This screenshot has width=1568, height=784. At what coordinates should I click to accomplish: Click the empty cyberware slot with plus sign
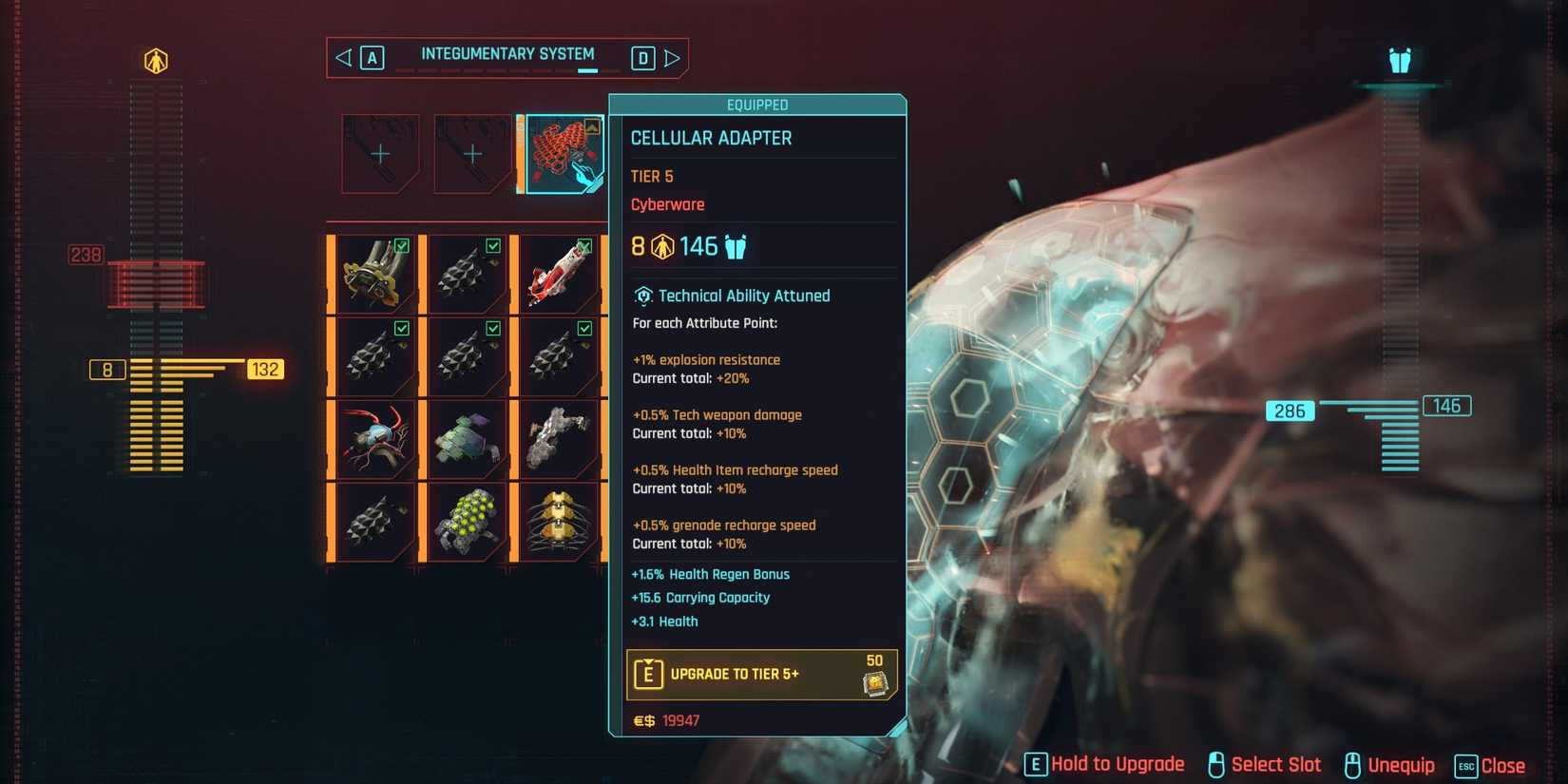[378, 152]
